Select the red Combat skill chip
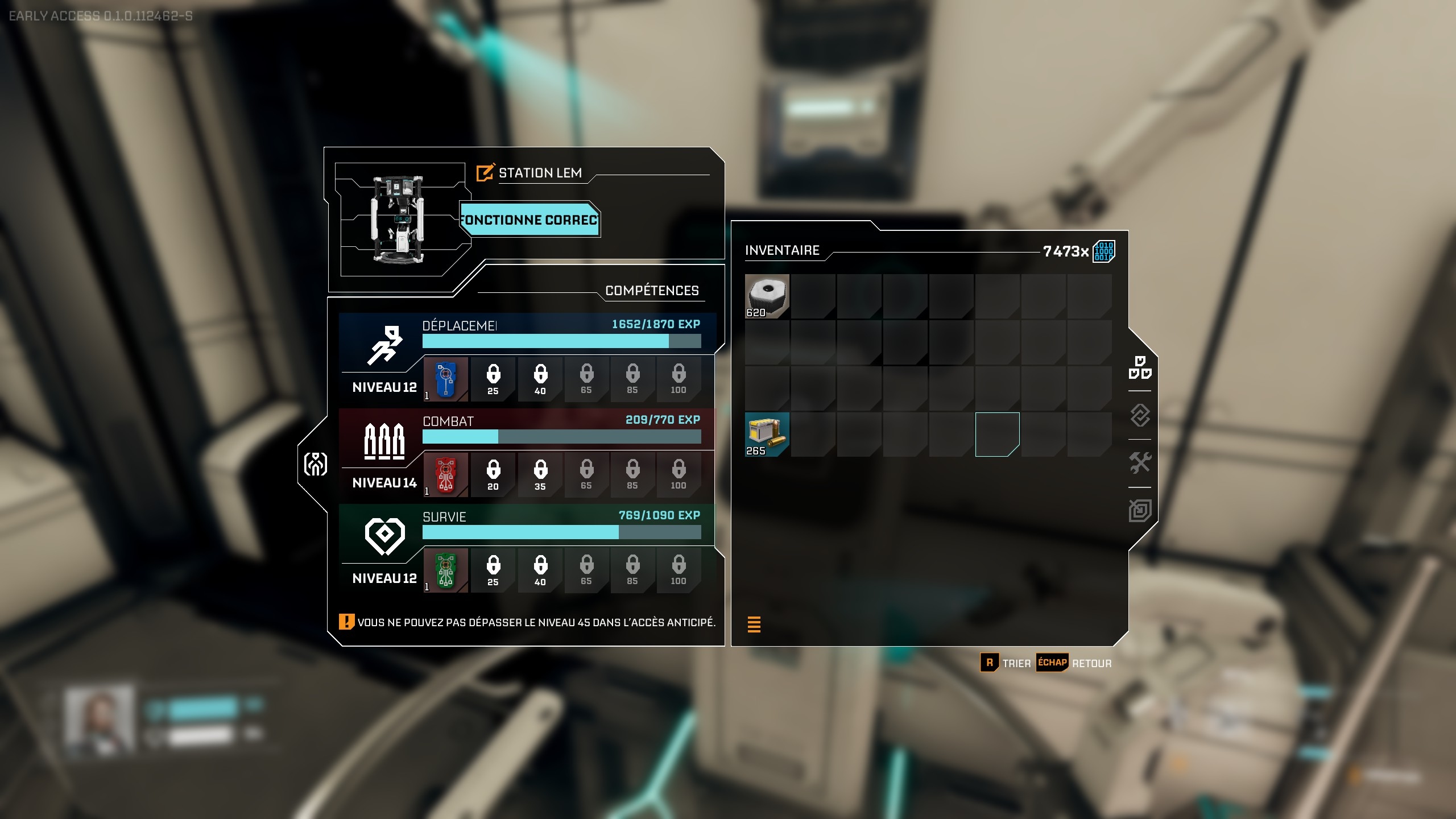 [x=446, y=475]
